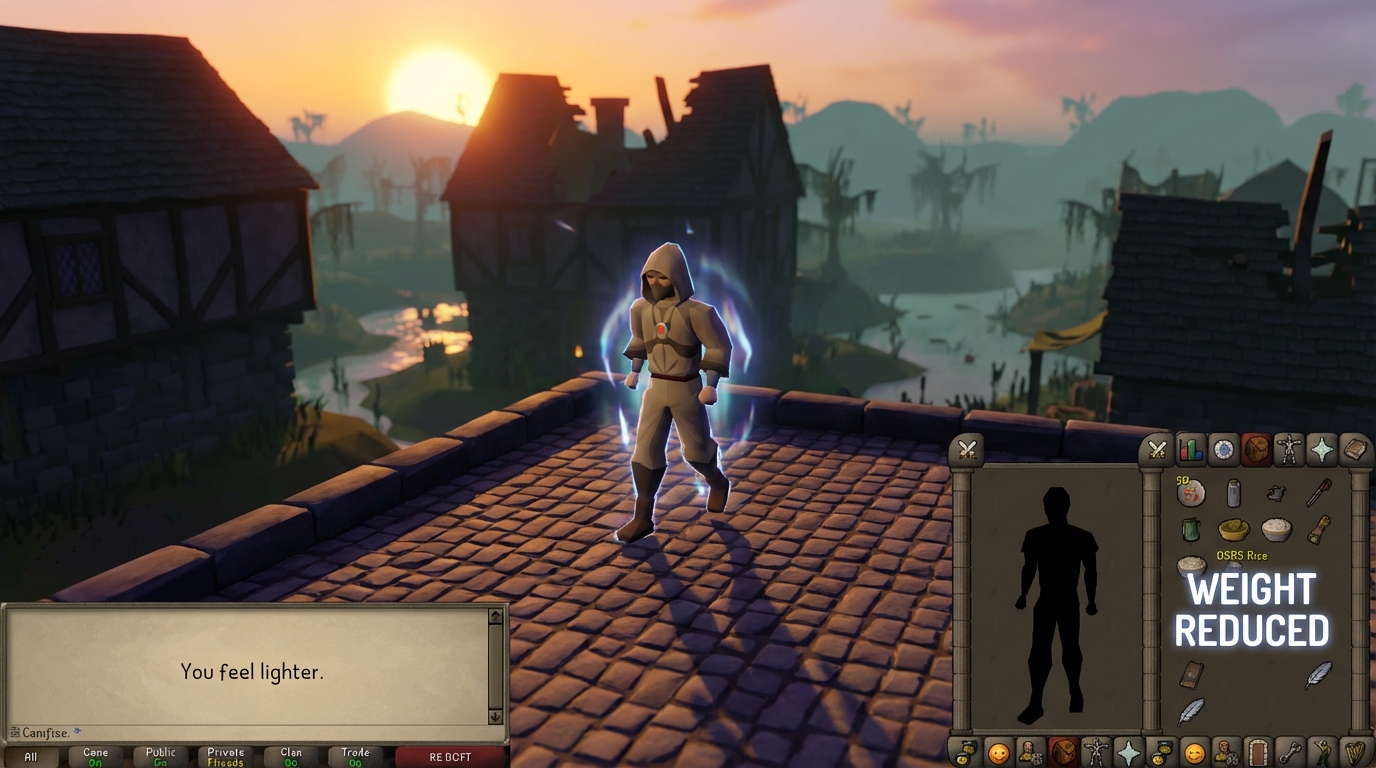The height and width of the screenshot is (768, 1376).
Task: Select the small brown book inventory item
Action: 1191,675
